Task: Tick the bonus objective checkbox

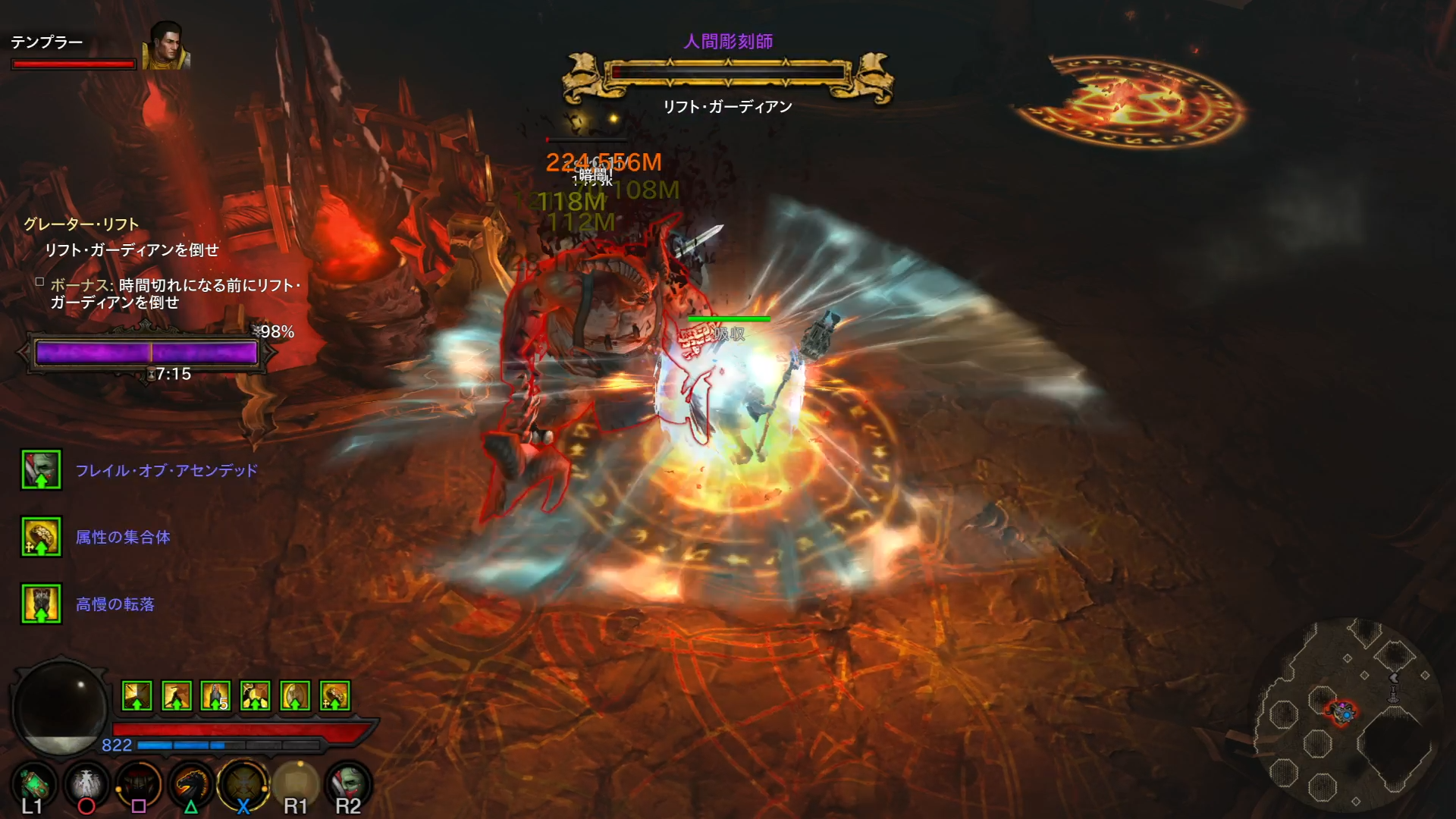Action: (39, 282)
